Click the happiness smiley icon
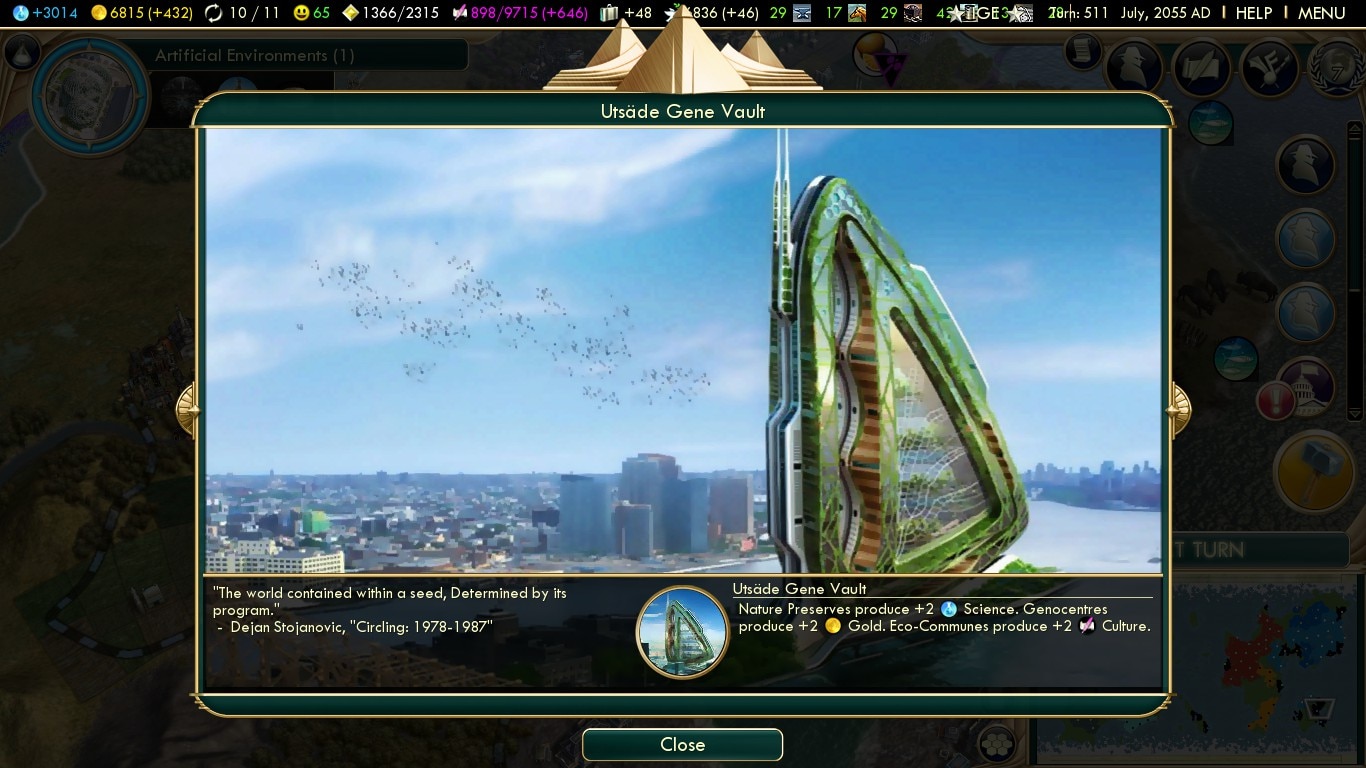 tap(300, 13)
